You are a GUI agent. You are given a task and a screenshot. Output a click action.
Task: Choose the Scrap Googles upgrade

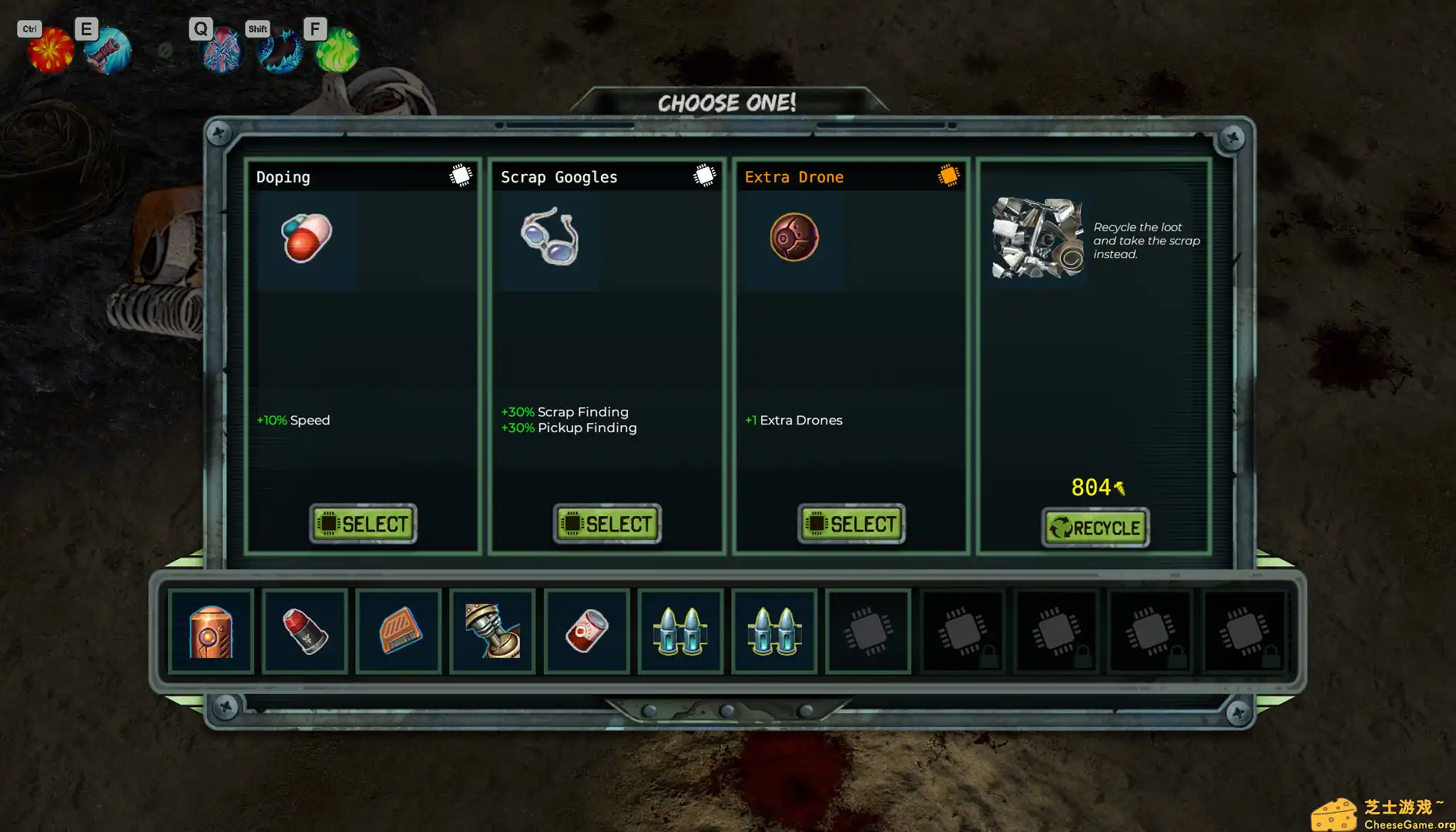point(607,524)
